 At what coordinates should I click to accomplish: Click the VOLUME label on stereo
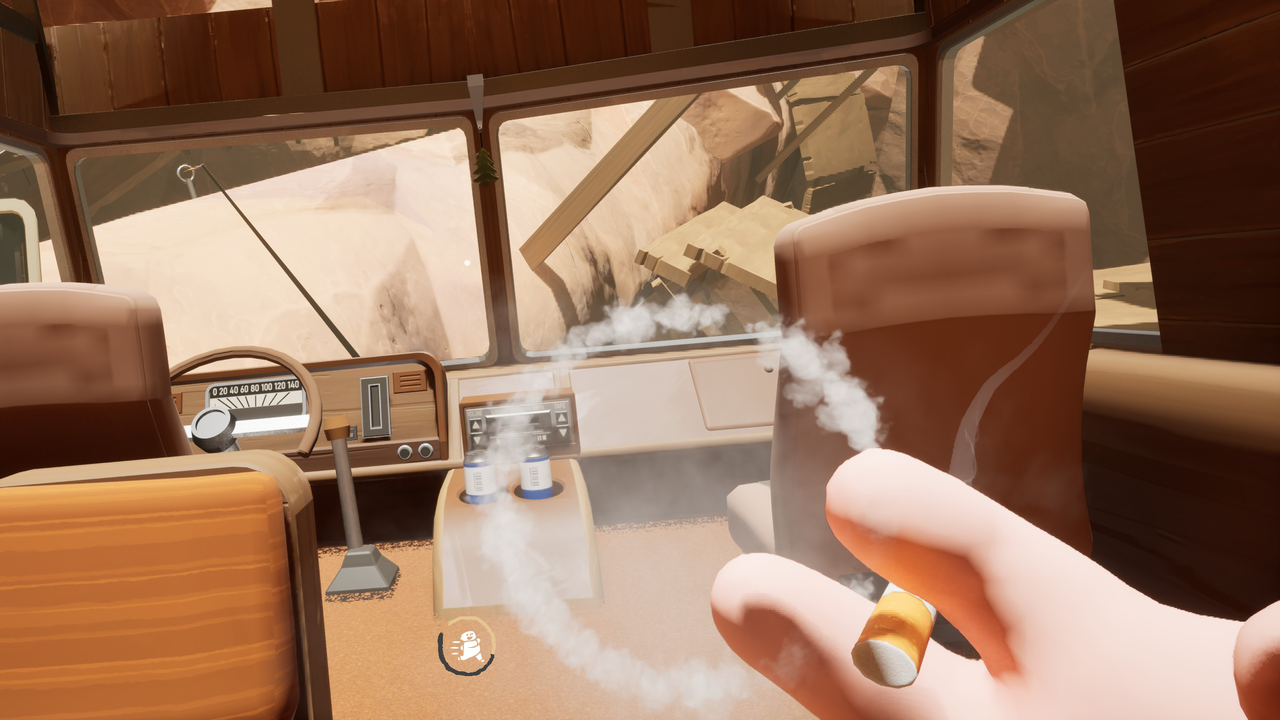[474, 413]
